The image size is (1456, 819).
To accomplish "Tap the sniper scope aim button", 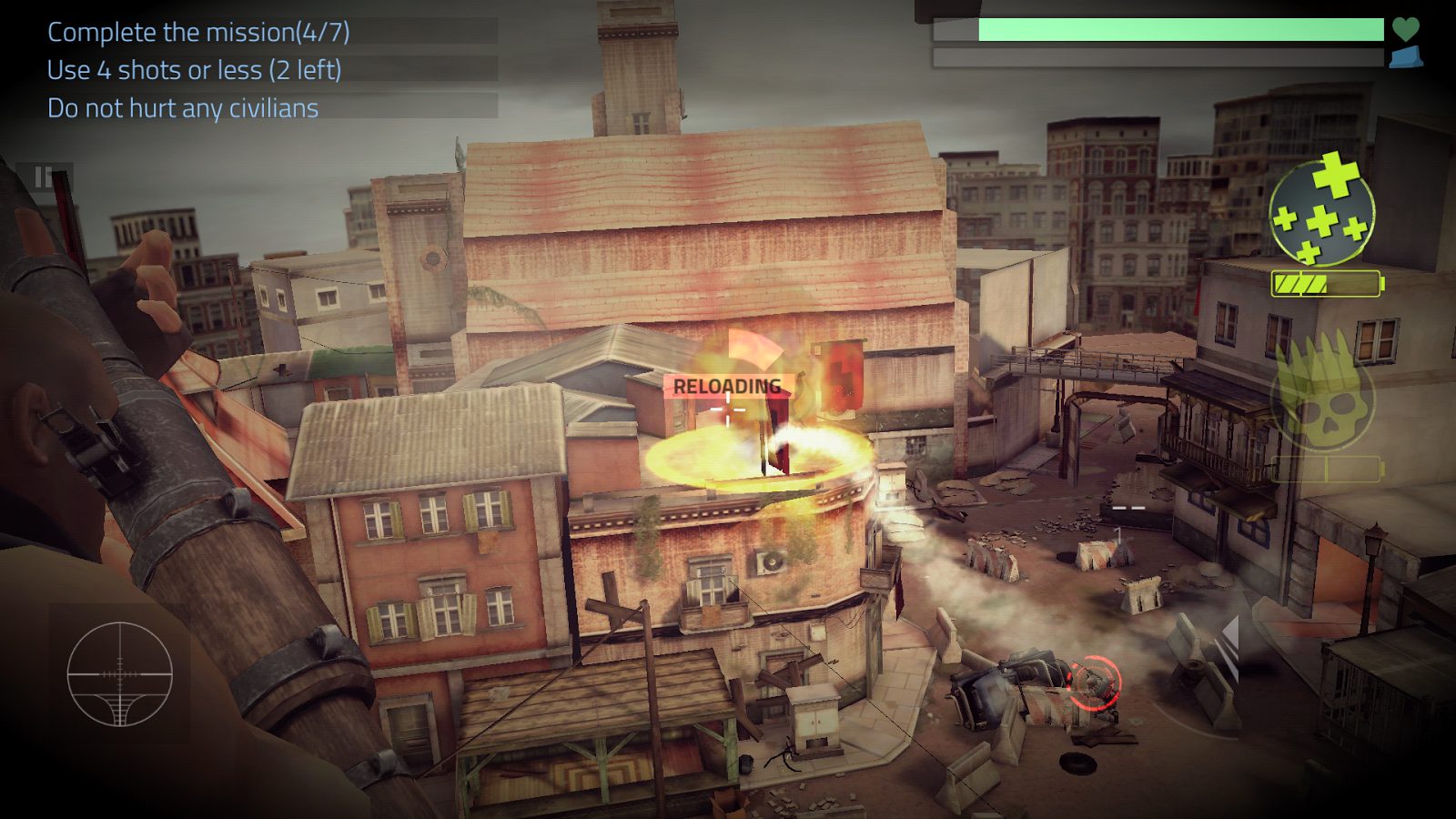I will point(120,674).
